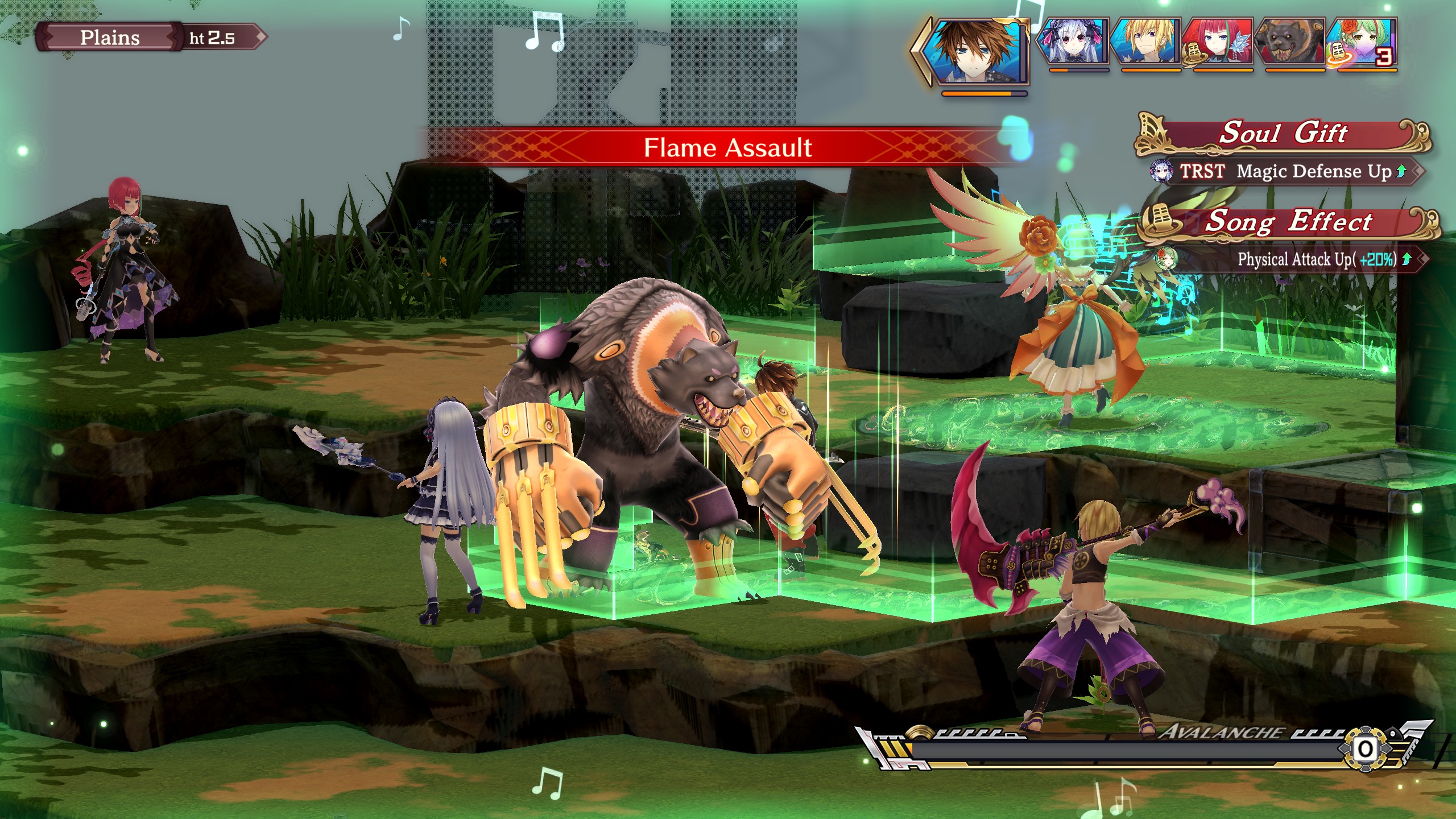Open the Song Effect header
The height and width of the screenshot is (819, 1456).
(x=1288, y=222)
